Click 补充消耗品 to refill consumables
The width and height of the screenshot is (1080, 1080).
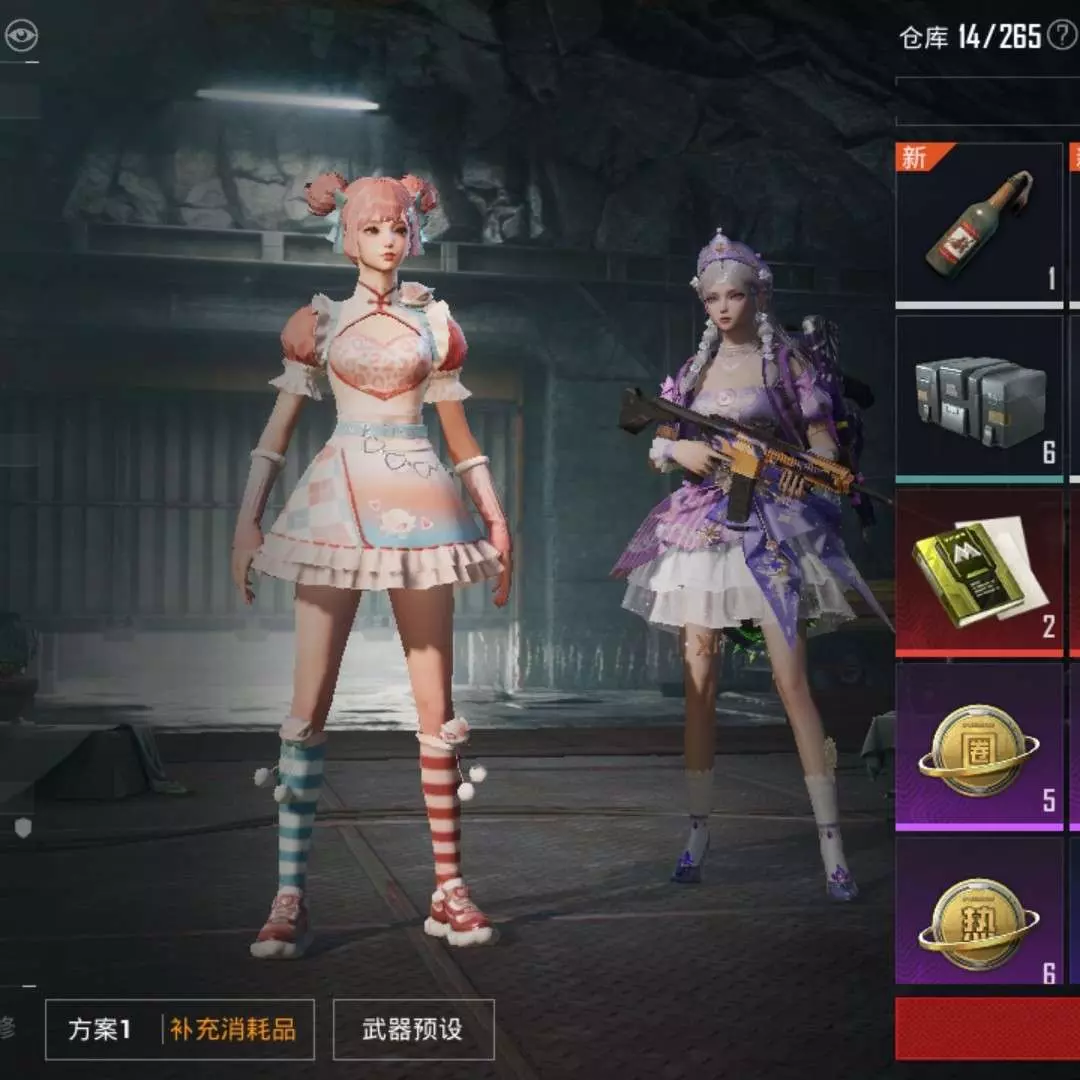tap(233, 1029)
